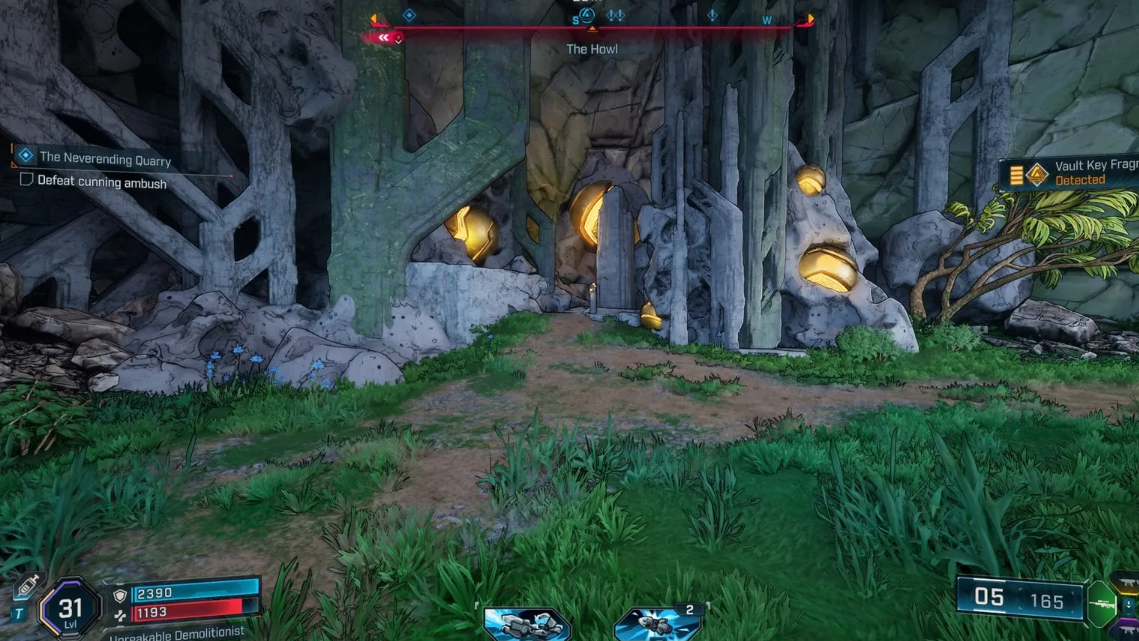Screen dimensions: 1139x641
Task: Click the red double-chevron compass indicator
Action: (385, 38)
